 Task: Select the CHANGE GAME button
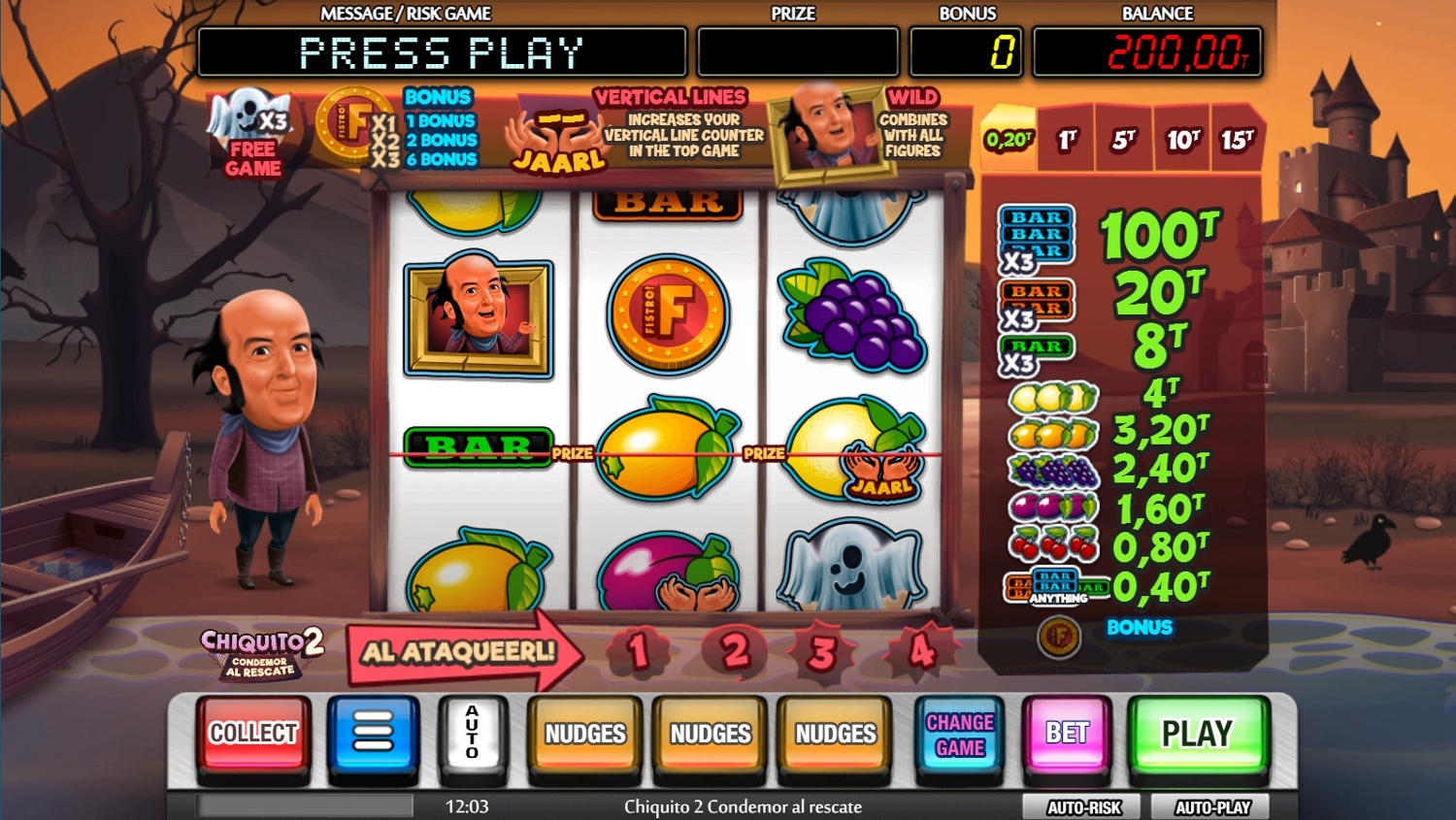point(960,735)
